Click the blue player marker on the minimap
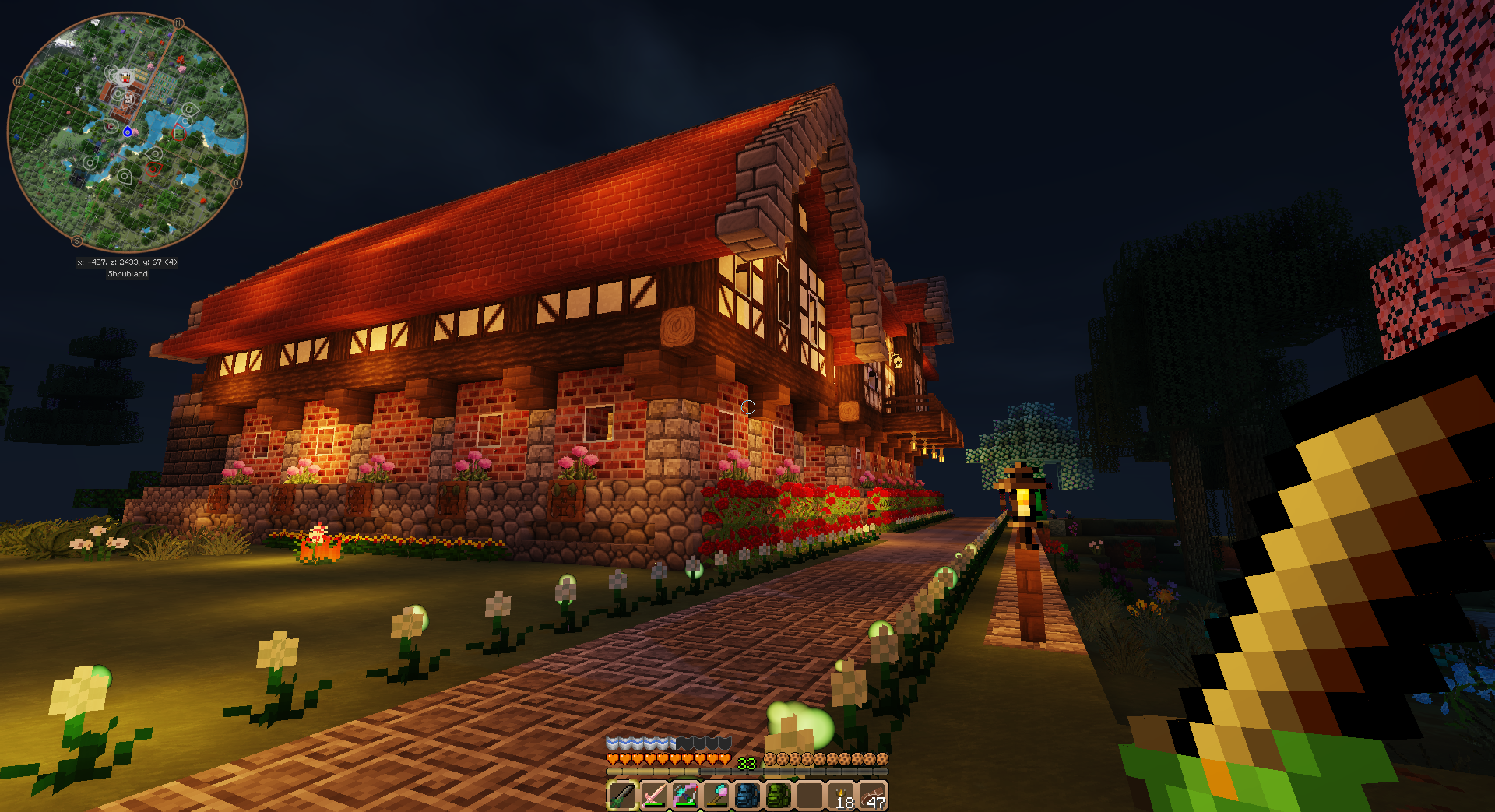Image resolution: width=1495 pixels, height=812 pixels. tap(128, 132)
